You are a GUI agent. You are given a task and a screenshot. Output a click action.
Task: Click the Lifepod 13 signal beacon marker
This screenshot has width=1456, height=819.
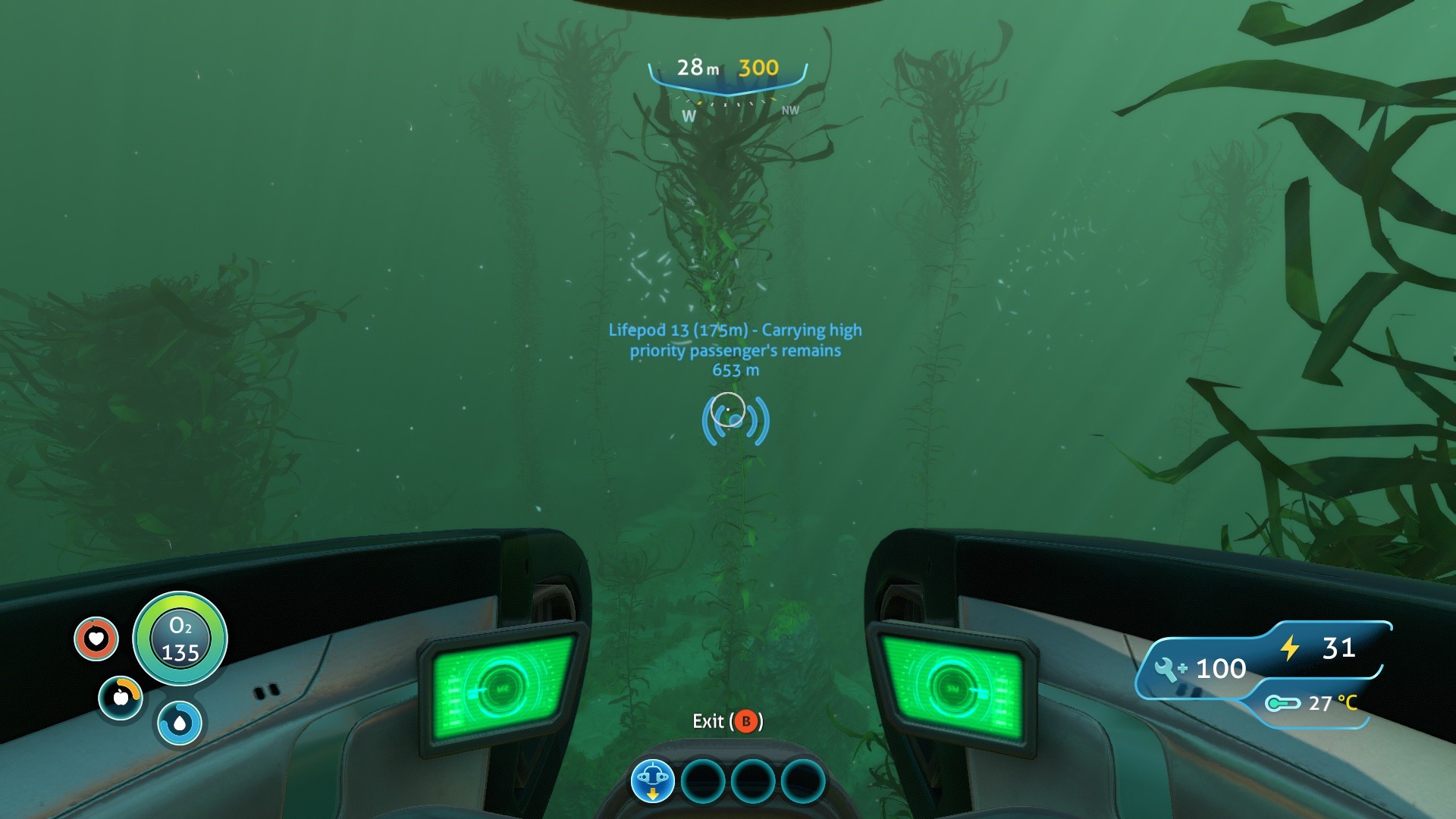(x=735, y=420)
